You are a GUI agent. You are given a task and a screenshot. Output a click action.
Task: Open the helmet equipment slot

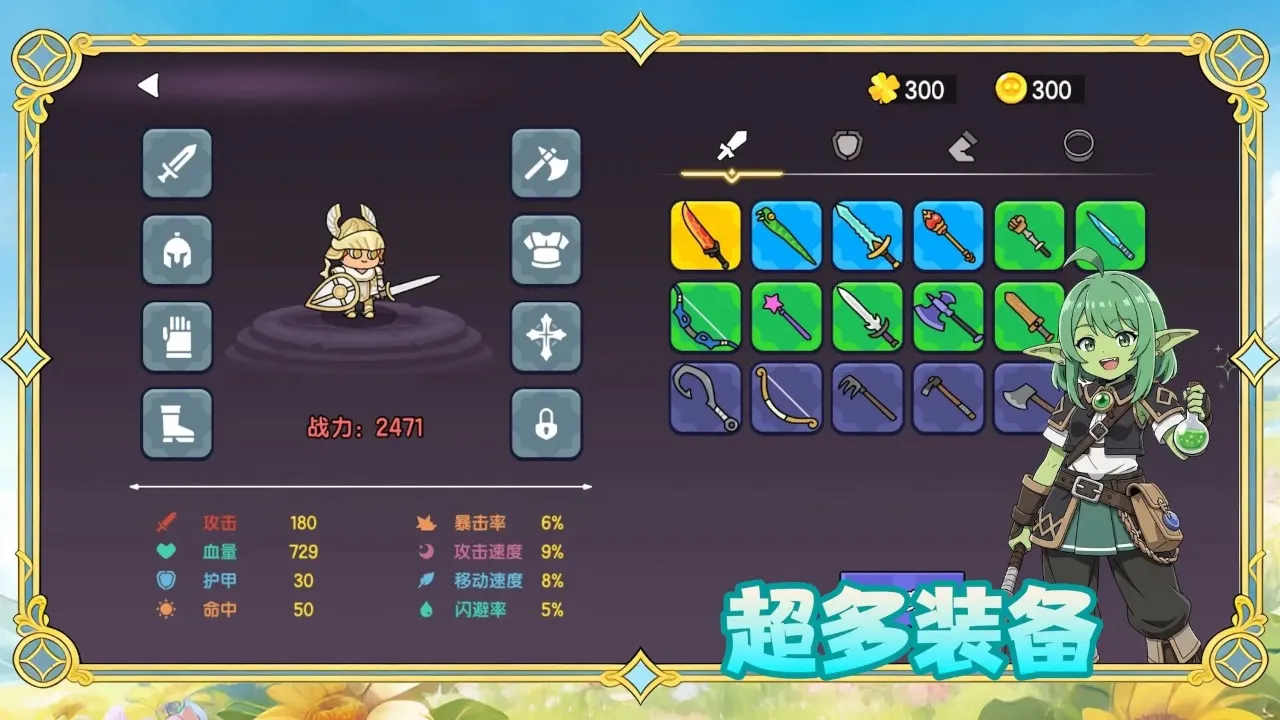[177, 251]
